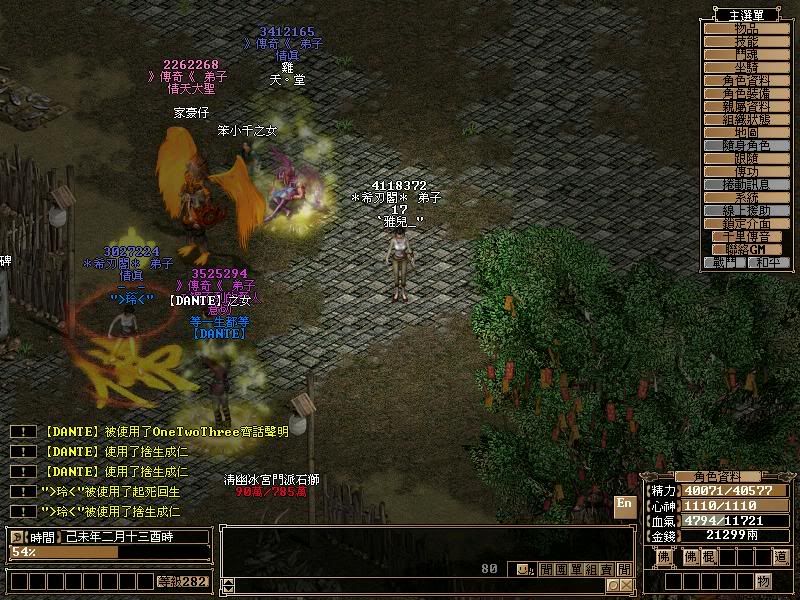The image size is (800, 600).
Task: Click the 物 item button beside quickslots
Action: point(763,581)
